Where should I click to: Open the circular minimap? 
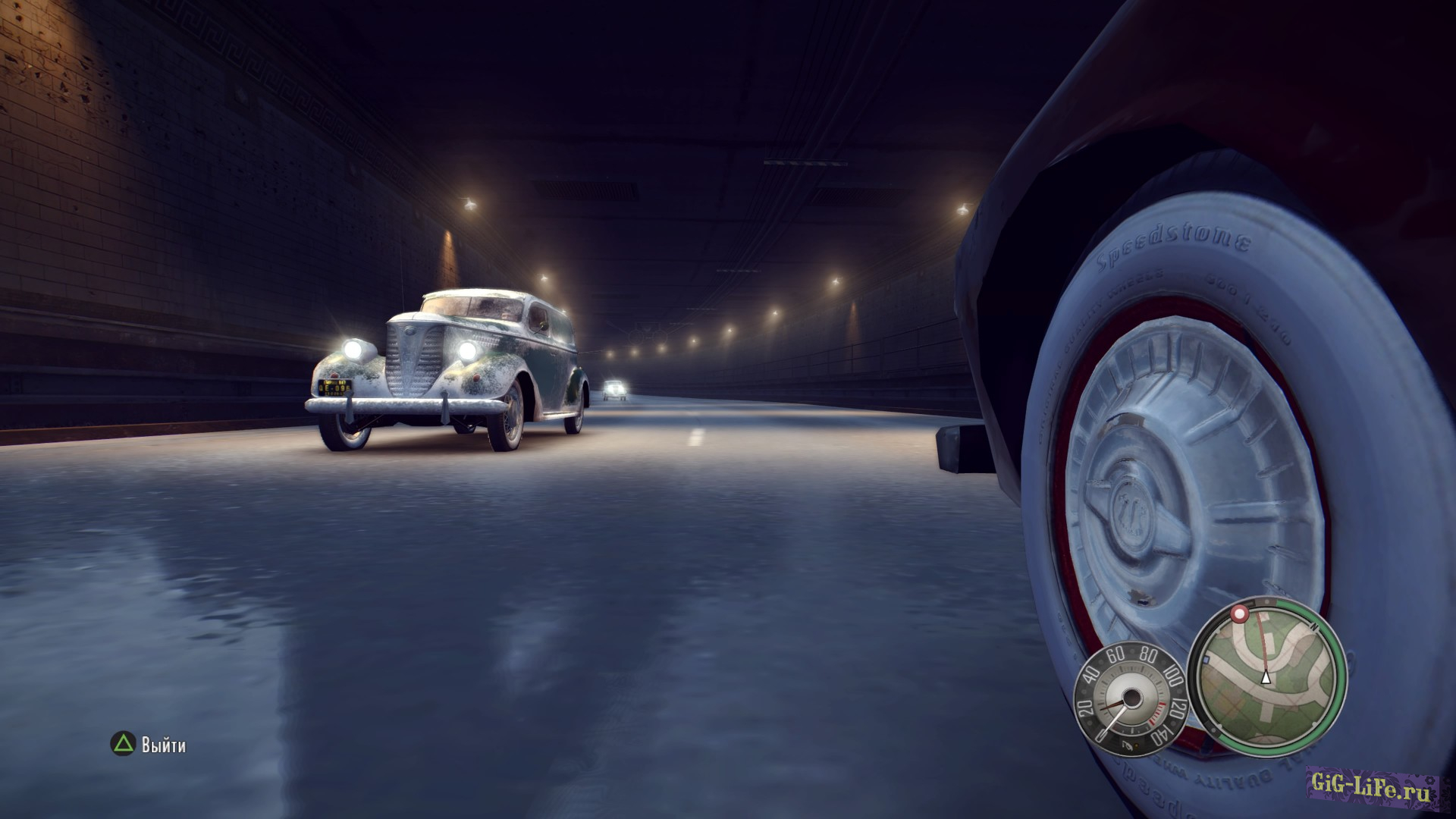click(1266, 677)
